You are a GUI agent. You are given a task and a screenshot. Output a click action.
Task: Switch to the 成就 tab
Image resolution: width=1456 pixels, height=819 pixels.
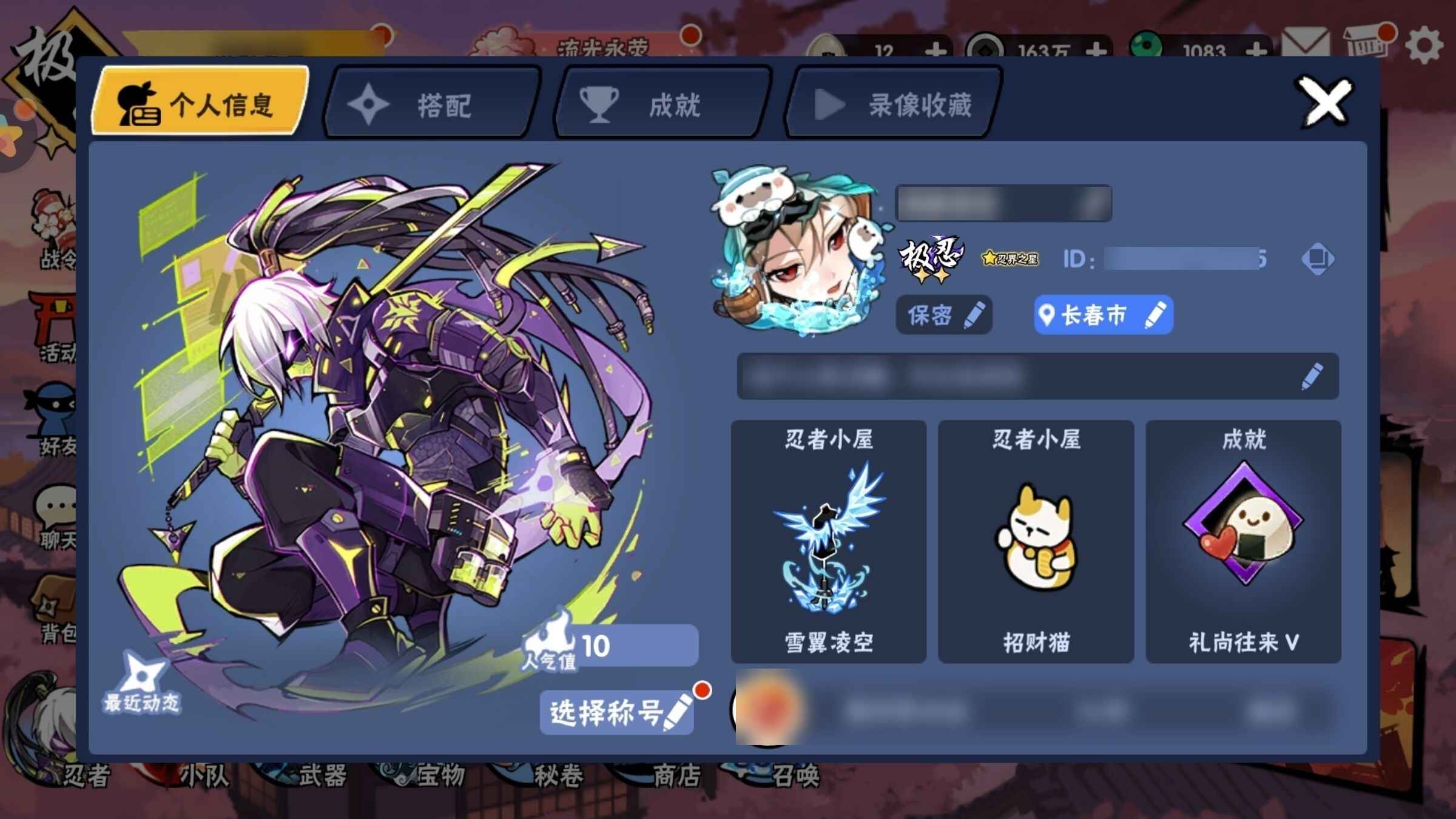661,104
